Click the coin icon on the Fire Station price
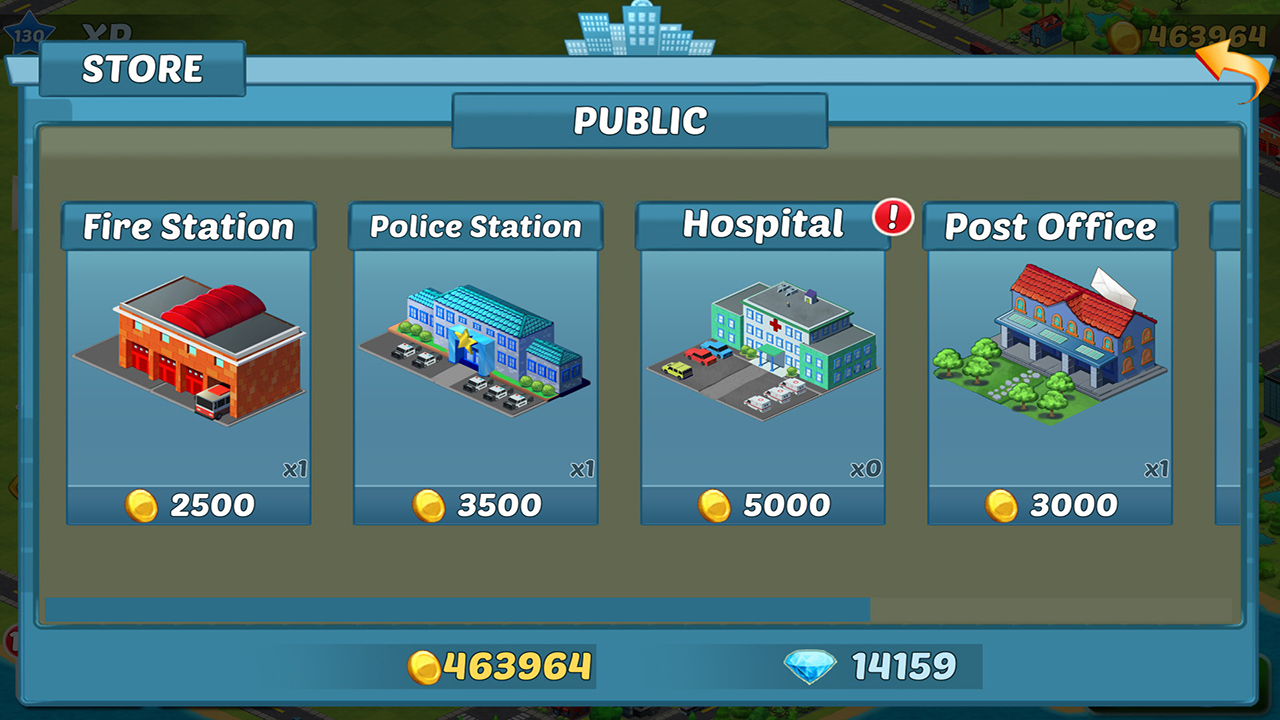Image resolution: width=1280 pixels, height=720 pixels. 144,505
